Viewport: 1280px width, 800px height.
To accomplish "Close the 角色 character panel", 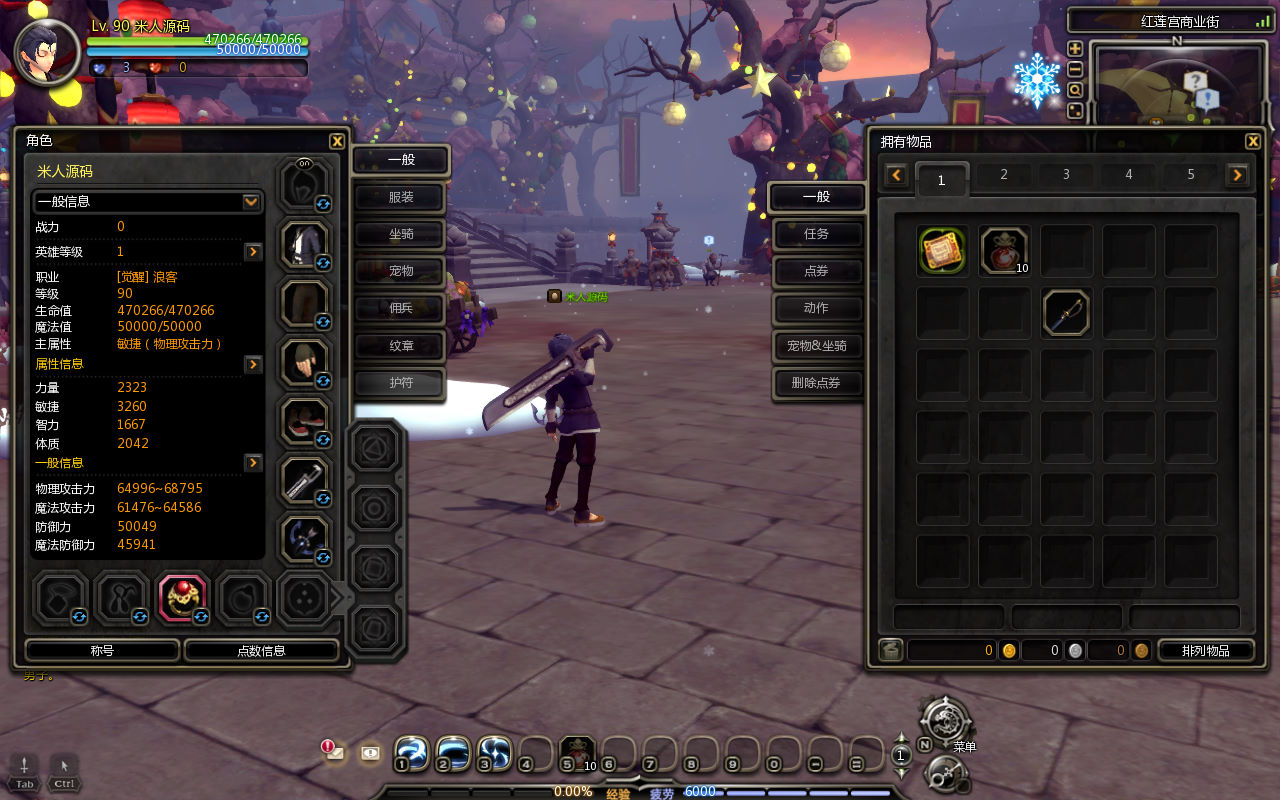I will click(337, 142).
